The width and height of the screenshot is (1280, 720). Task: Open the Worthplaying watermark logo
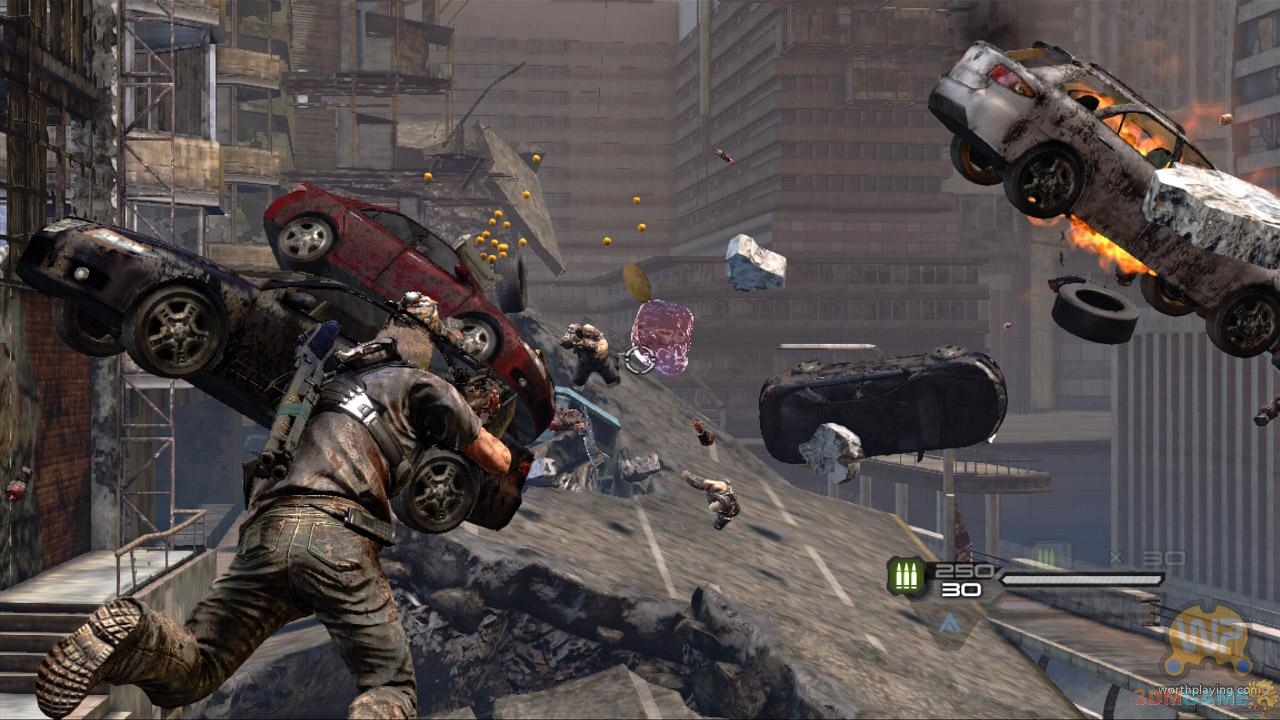point(1211,641)
